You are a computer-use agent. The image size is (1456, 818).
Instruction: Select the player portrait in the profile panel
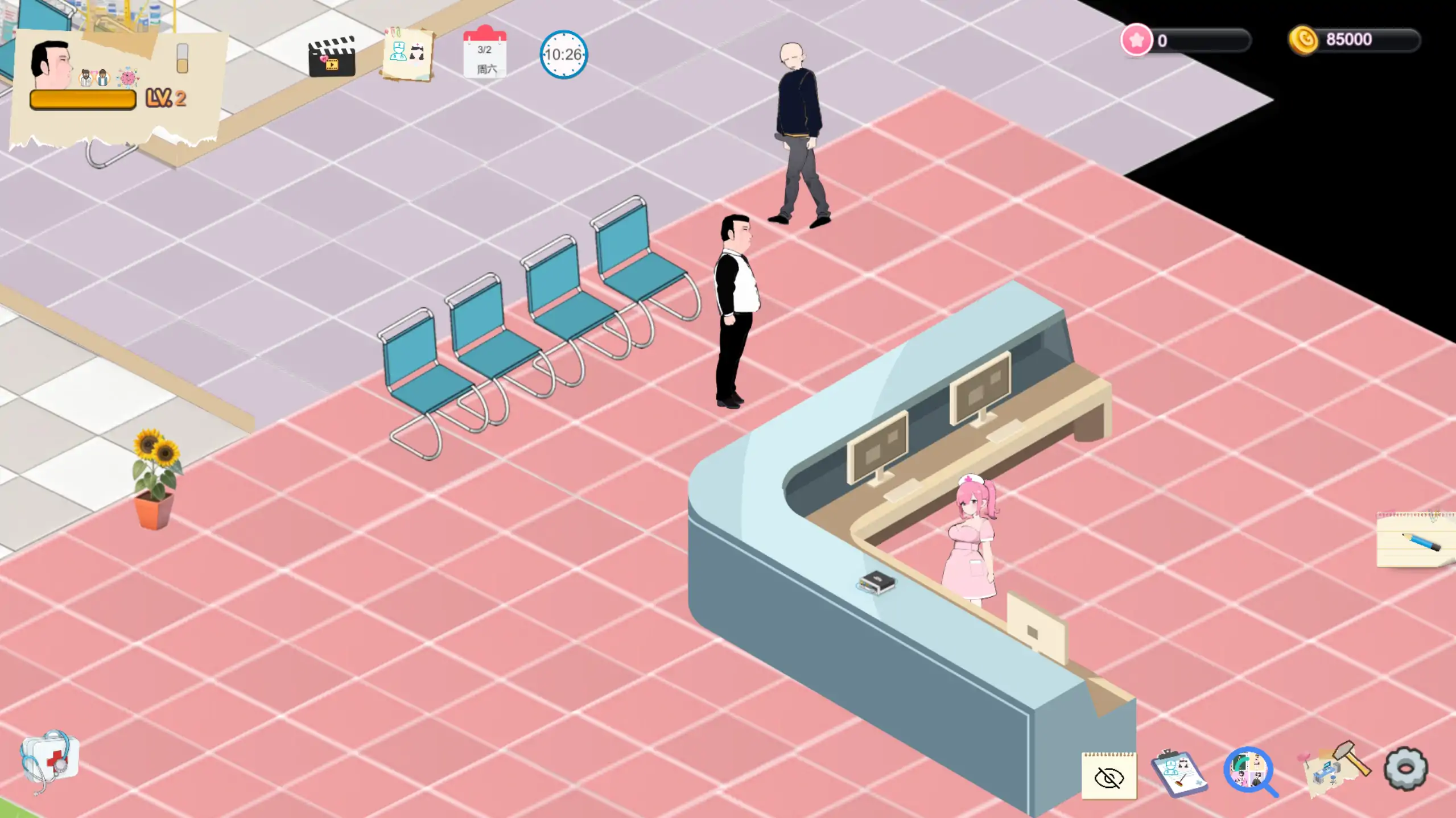[x=52, y=64]
